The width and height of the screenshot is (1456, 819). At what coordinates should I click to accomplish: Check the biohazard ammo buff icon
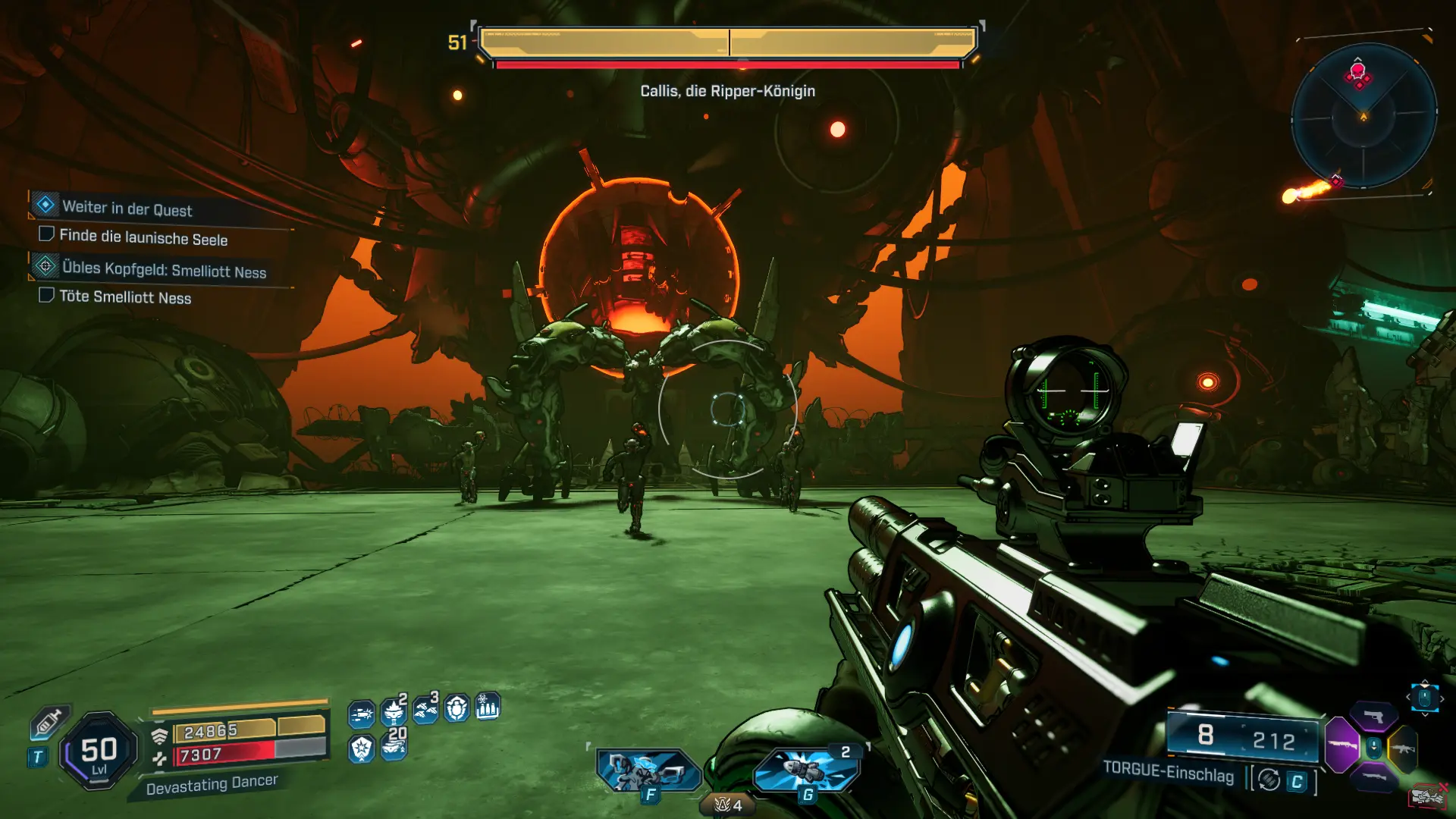[488, 707]
